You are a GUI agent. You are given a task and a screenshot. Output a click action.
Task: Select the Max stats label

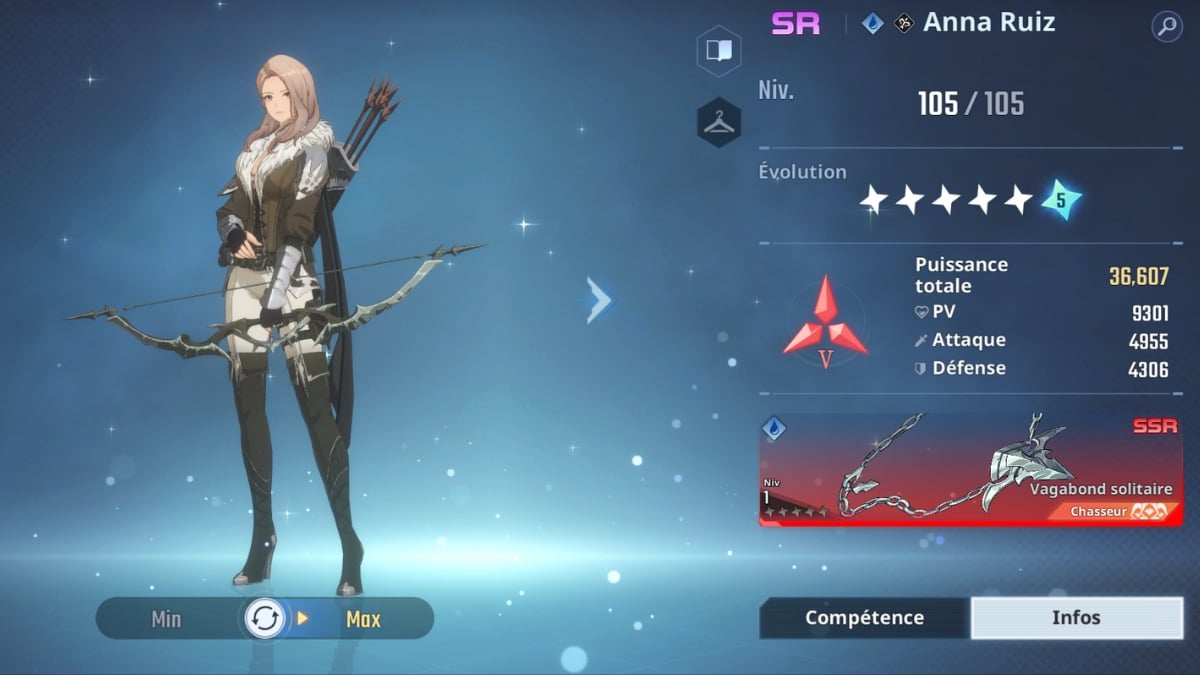pyautogui.click(x=363, y=619)
